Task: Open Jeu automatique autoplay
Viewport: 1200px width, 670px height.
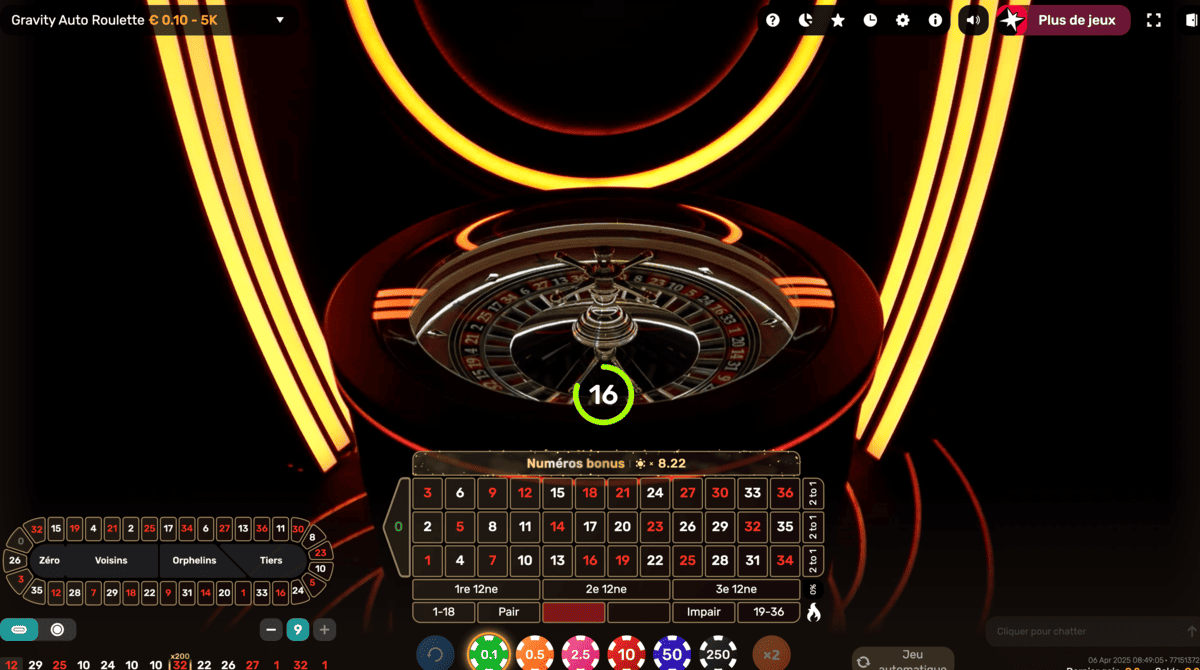Action: (x=903, y=659)
